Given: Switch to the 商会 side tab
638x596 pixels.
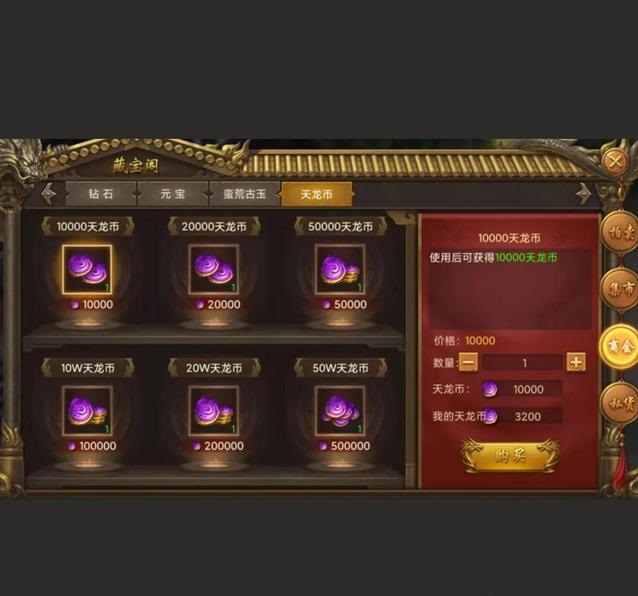Looking at the screenshot, I should point(620,346).
